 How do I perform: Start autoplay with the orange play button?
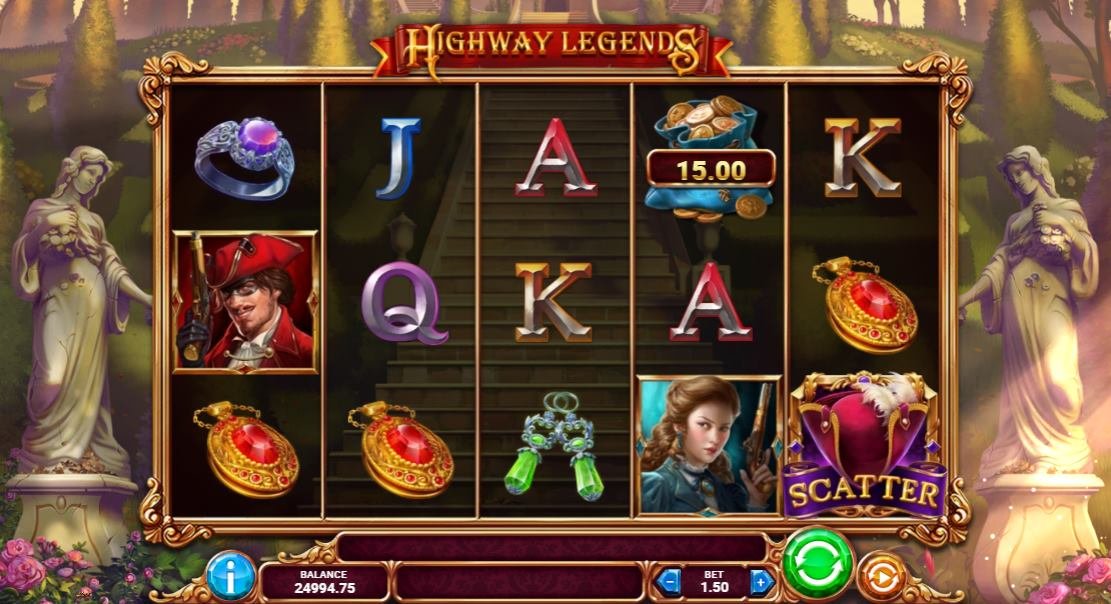(881, 577)
